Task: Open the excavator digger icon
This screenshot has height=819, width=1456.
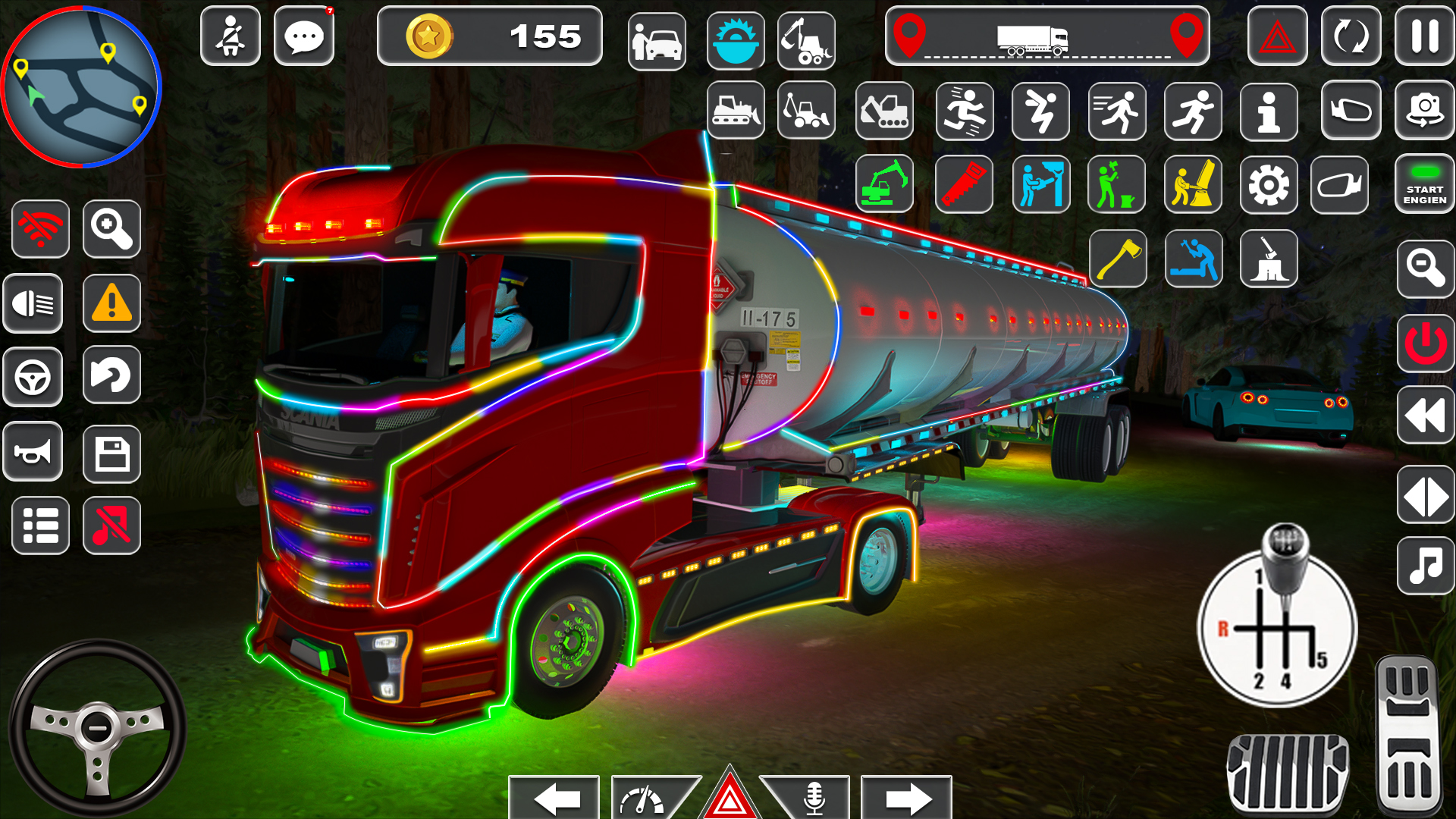Action: [x=884, y=111]
